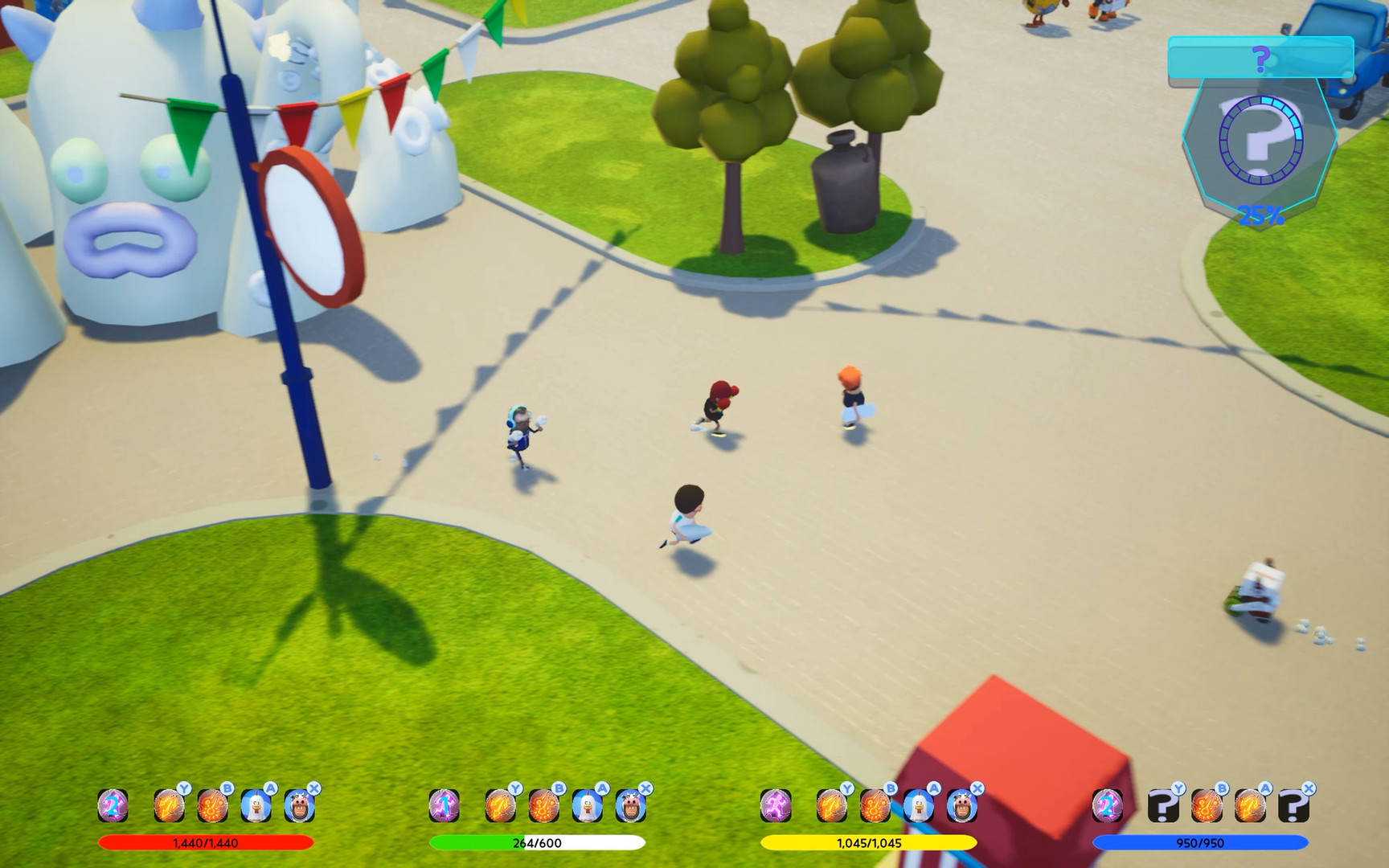Click the cow head ability icon next to the X prompt
1389x868 pixels.
click(x=299, y=806)
